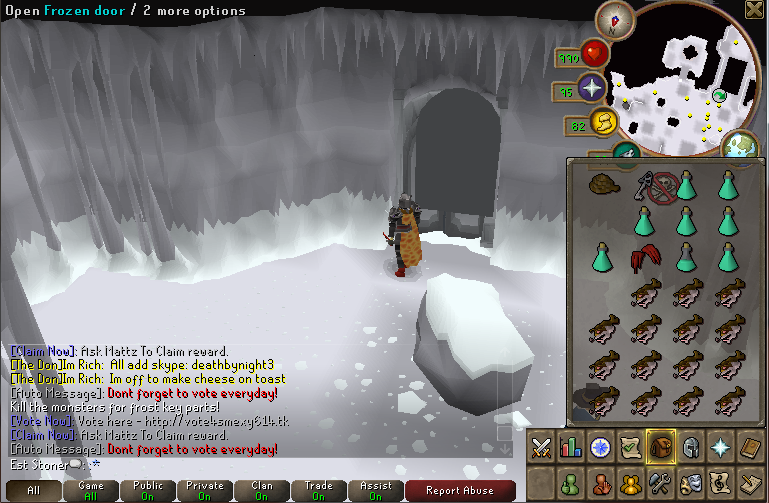The image size is (769, 503).
Task: Open the Worn Equipment helmet tab
Action: 690,446
